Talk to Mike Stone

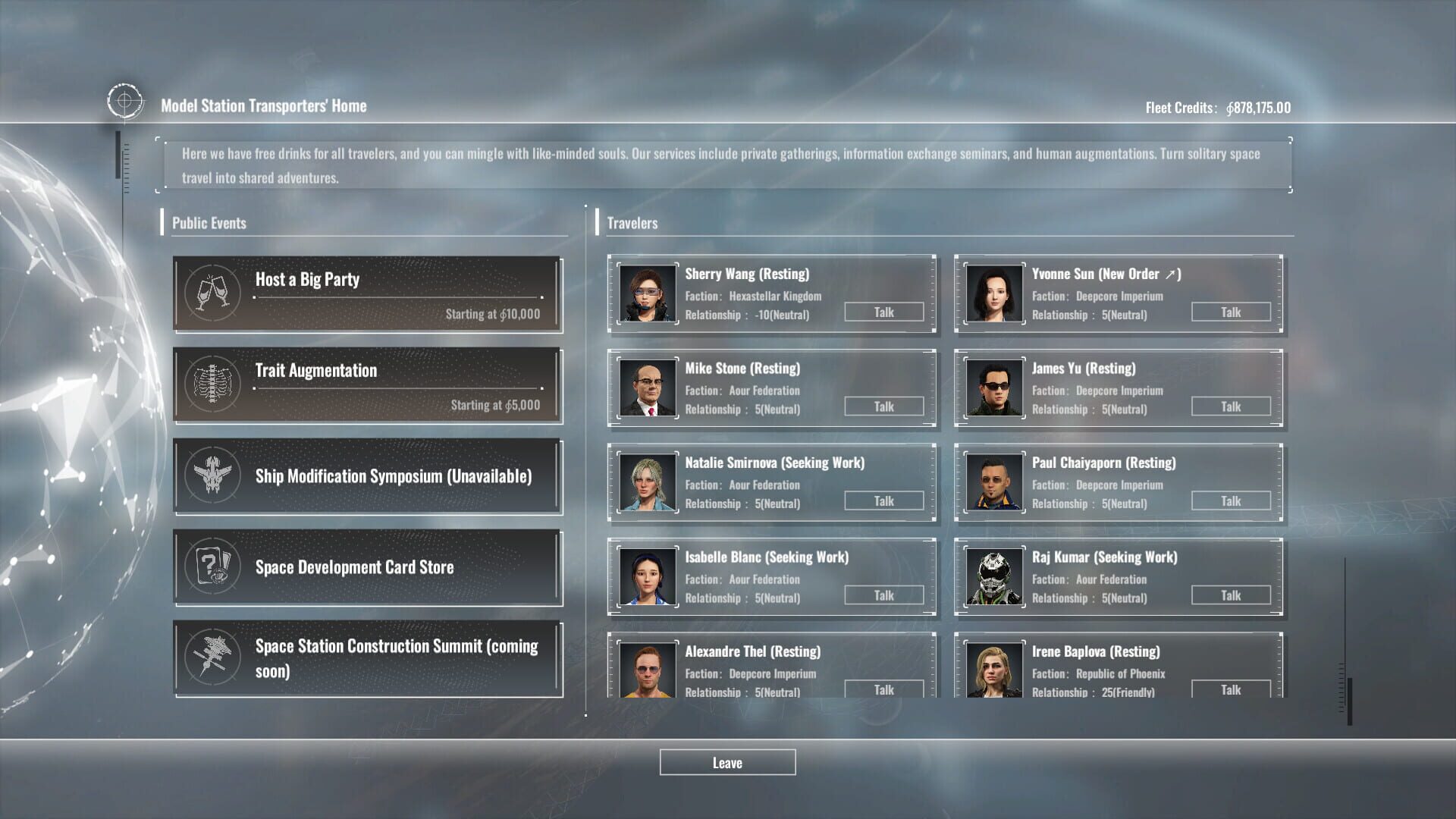883,406
